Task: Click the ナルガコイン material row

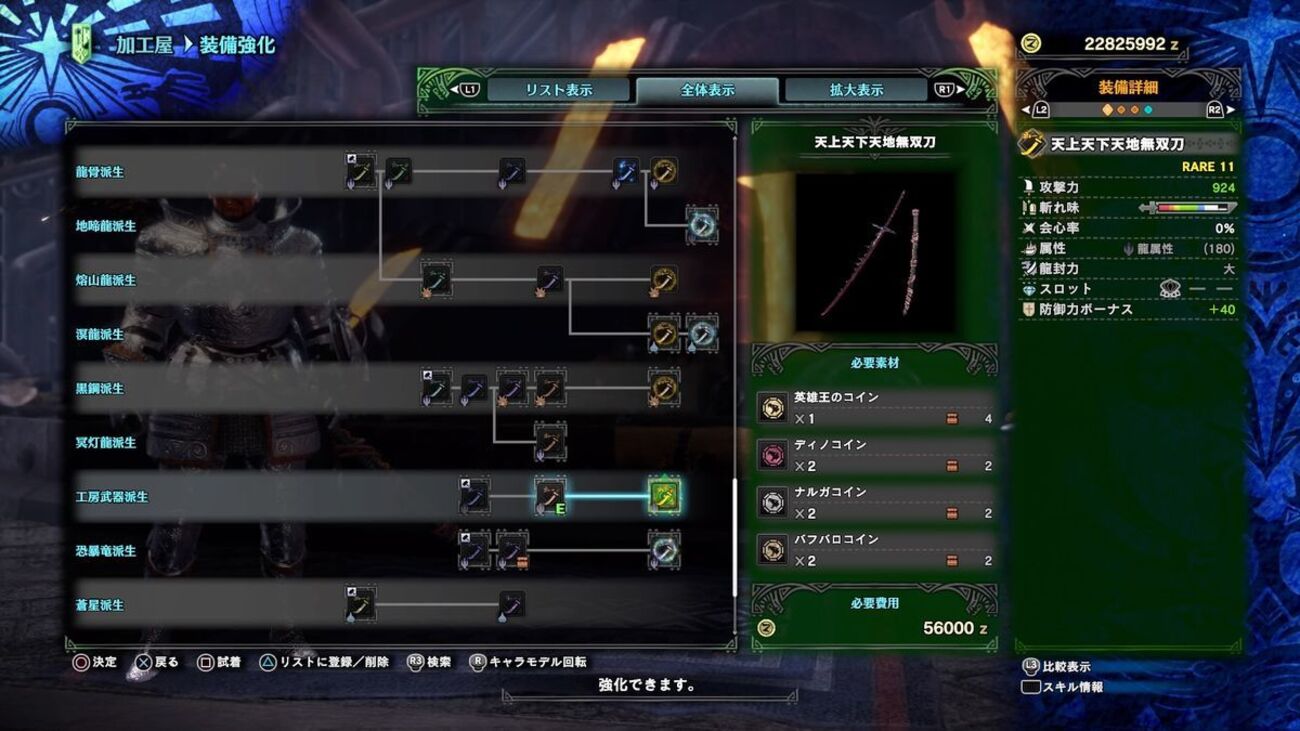Action: click(x=874, y=503)
